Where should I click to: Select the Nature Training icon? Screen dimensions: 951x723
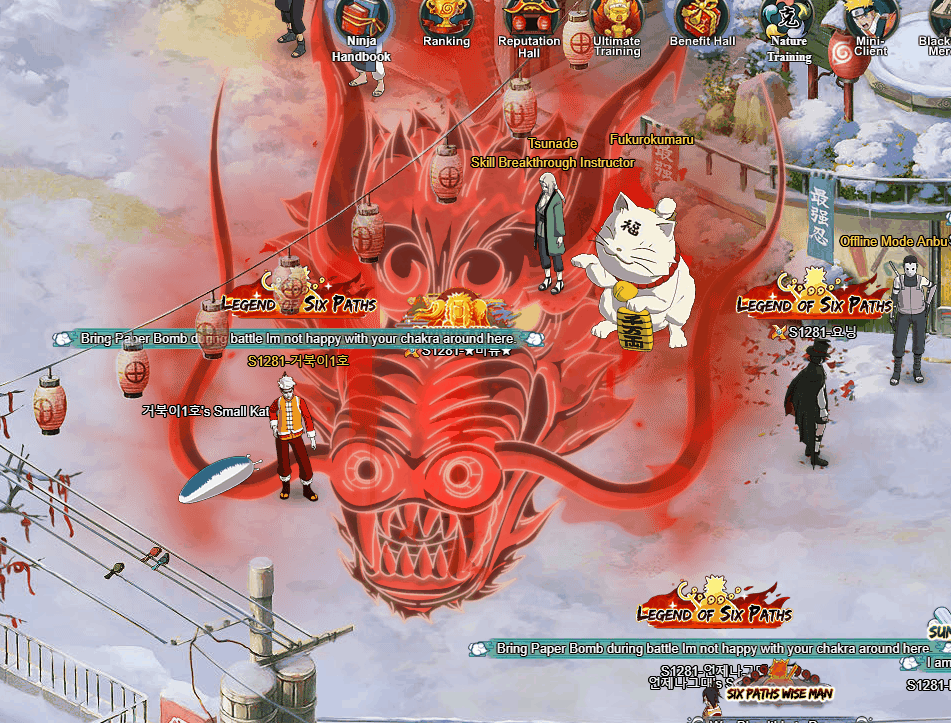788,18
